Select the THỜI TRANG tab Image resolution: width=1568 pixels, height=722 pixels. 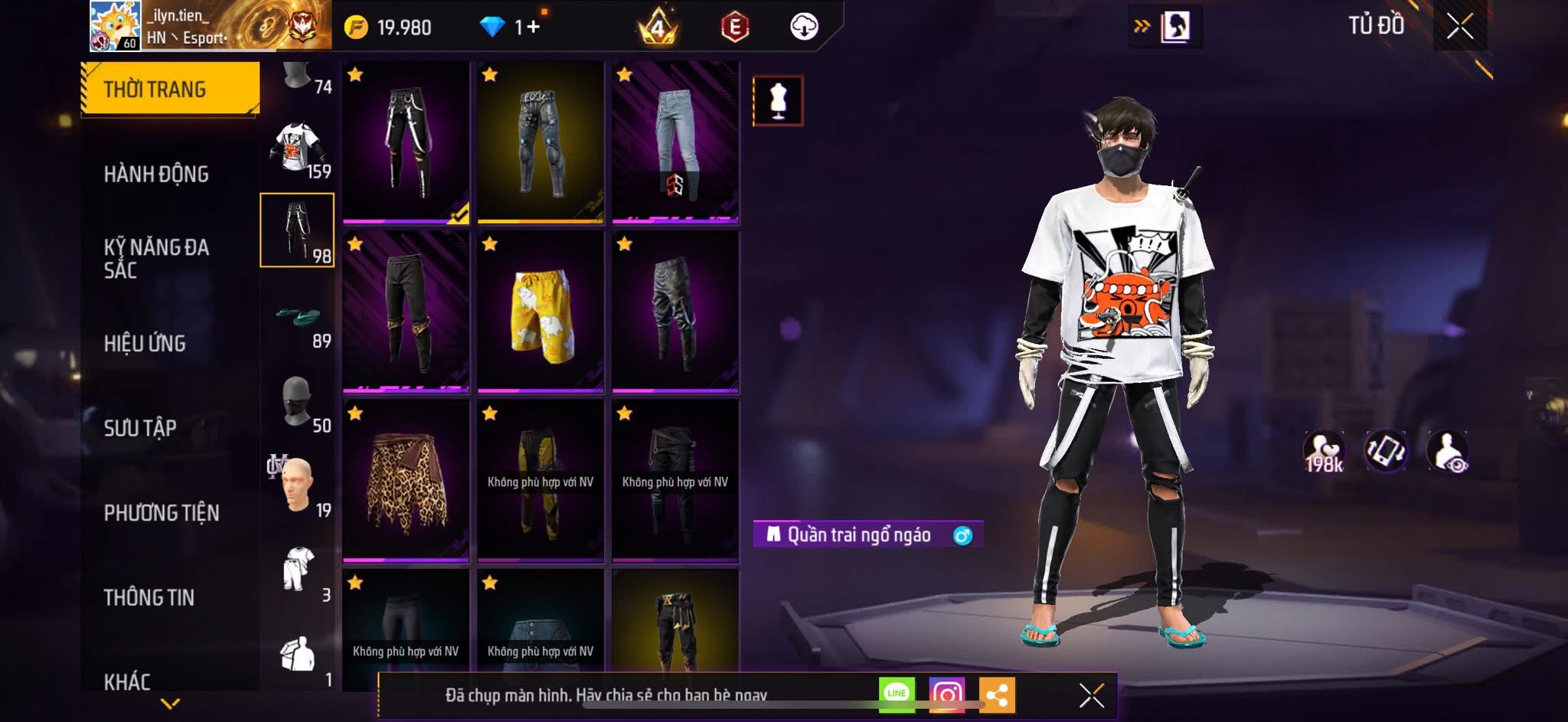tap(153, 89)
